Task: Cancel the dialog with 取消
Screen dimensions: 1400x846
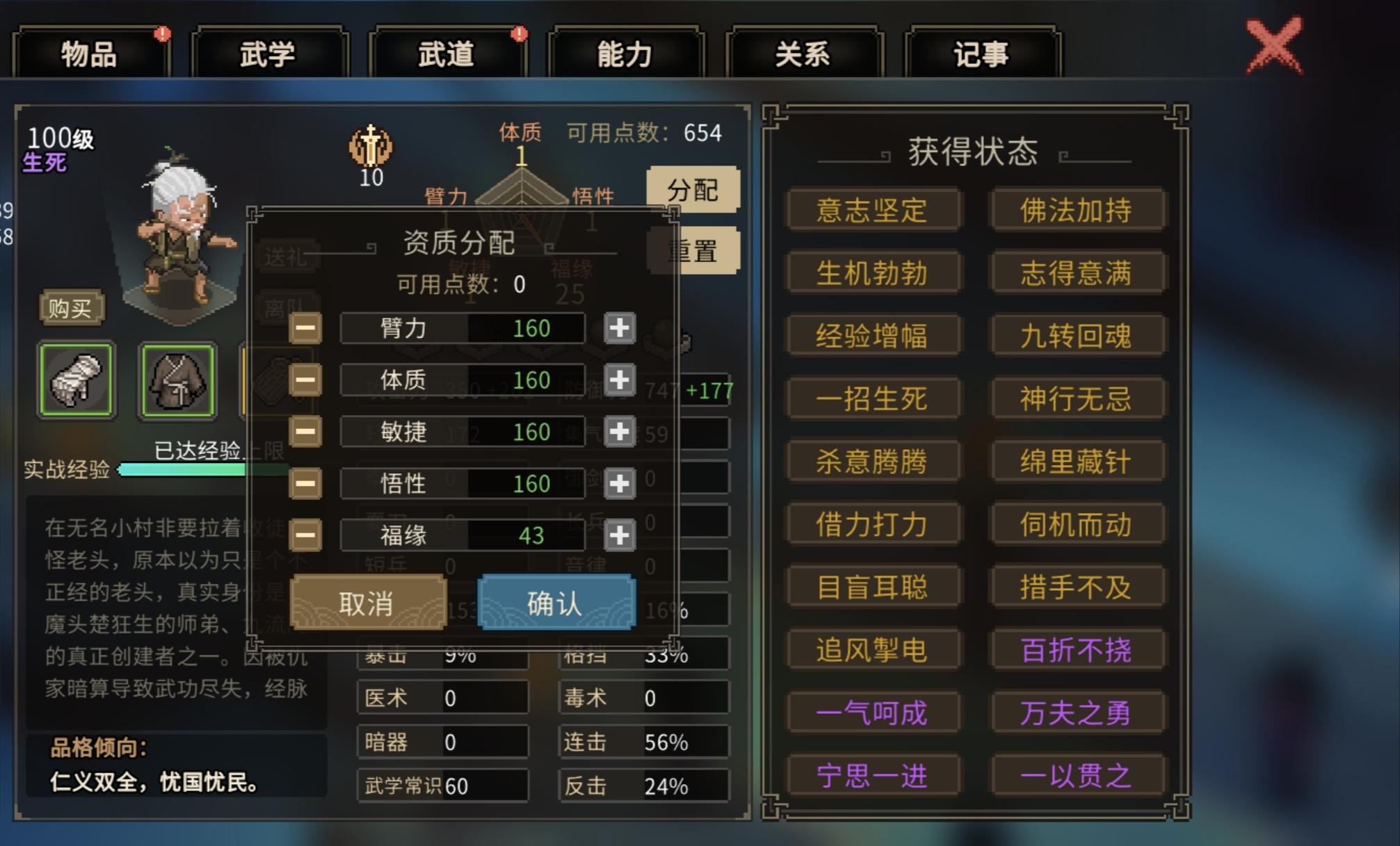Action: (368, 602)
